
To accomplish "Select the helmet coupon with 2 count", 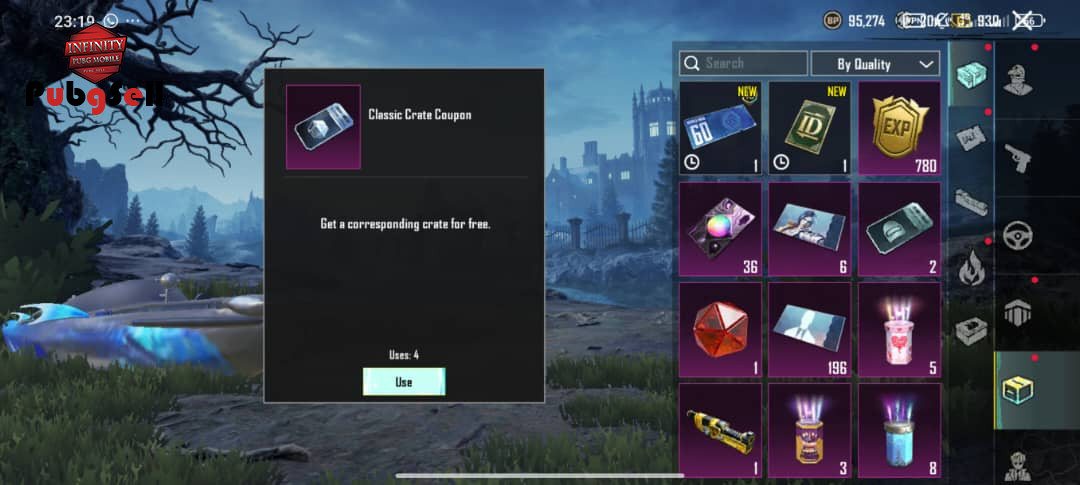I will [899, 228].
